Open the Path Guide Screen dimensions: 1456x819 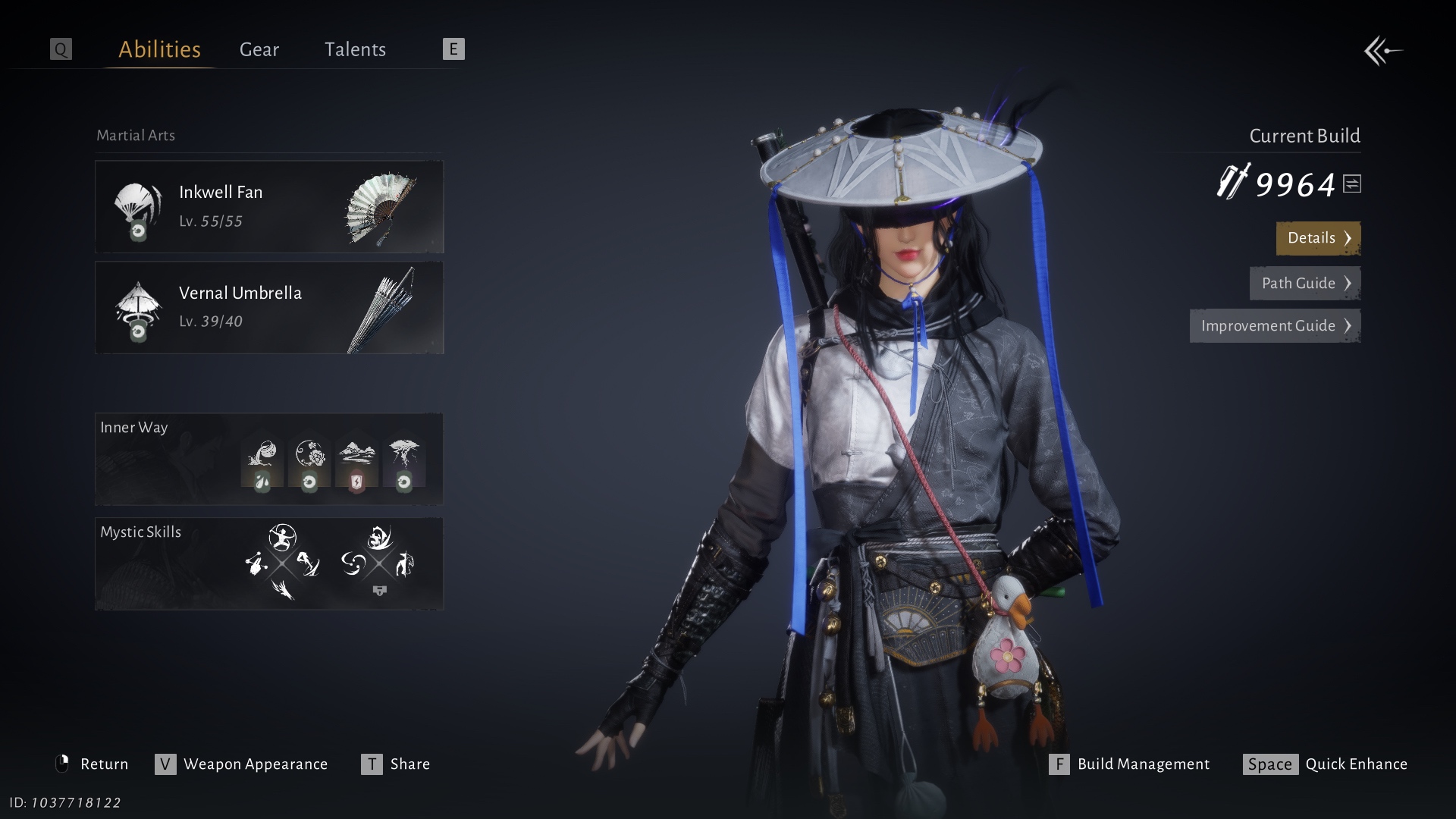pos(1304,283)
